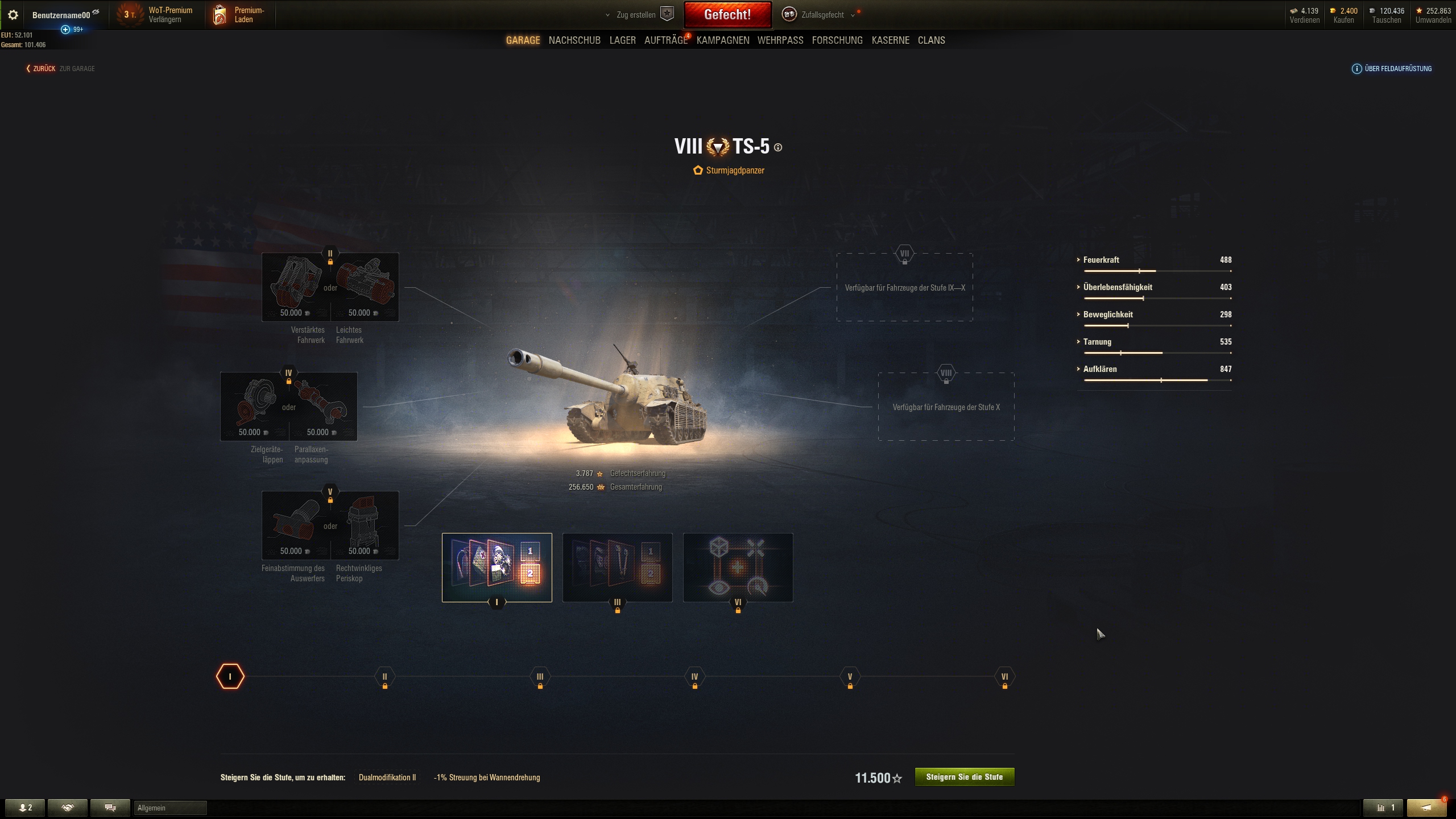Switch to the FORSCHUNG tab
Image resolution: width=1456 pixels, height=819 pixels.
click(x=837, y=40)
